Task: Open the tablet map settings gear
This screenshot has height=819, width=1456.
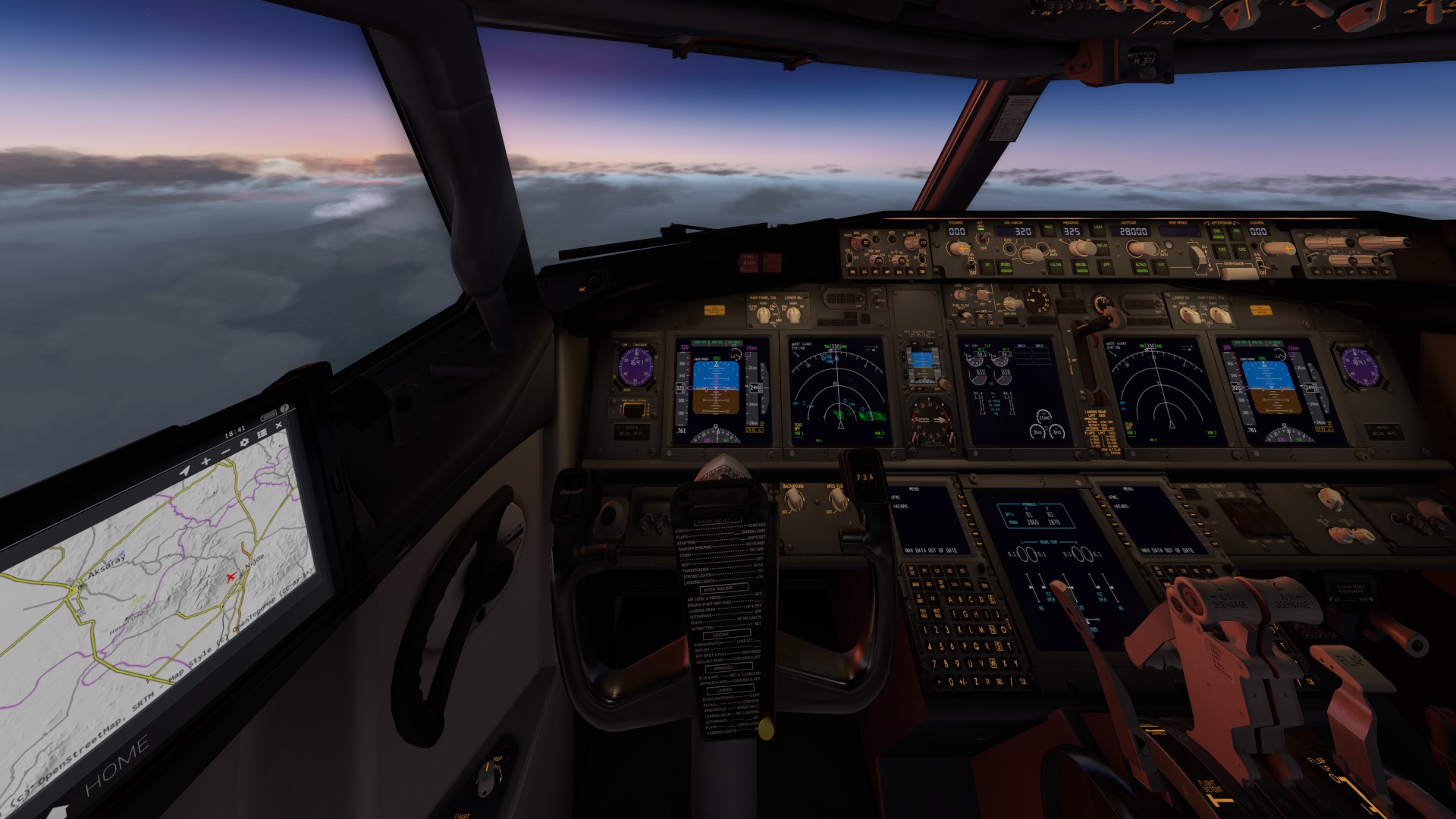Action: (244, 442)
